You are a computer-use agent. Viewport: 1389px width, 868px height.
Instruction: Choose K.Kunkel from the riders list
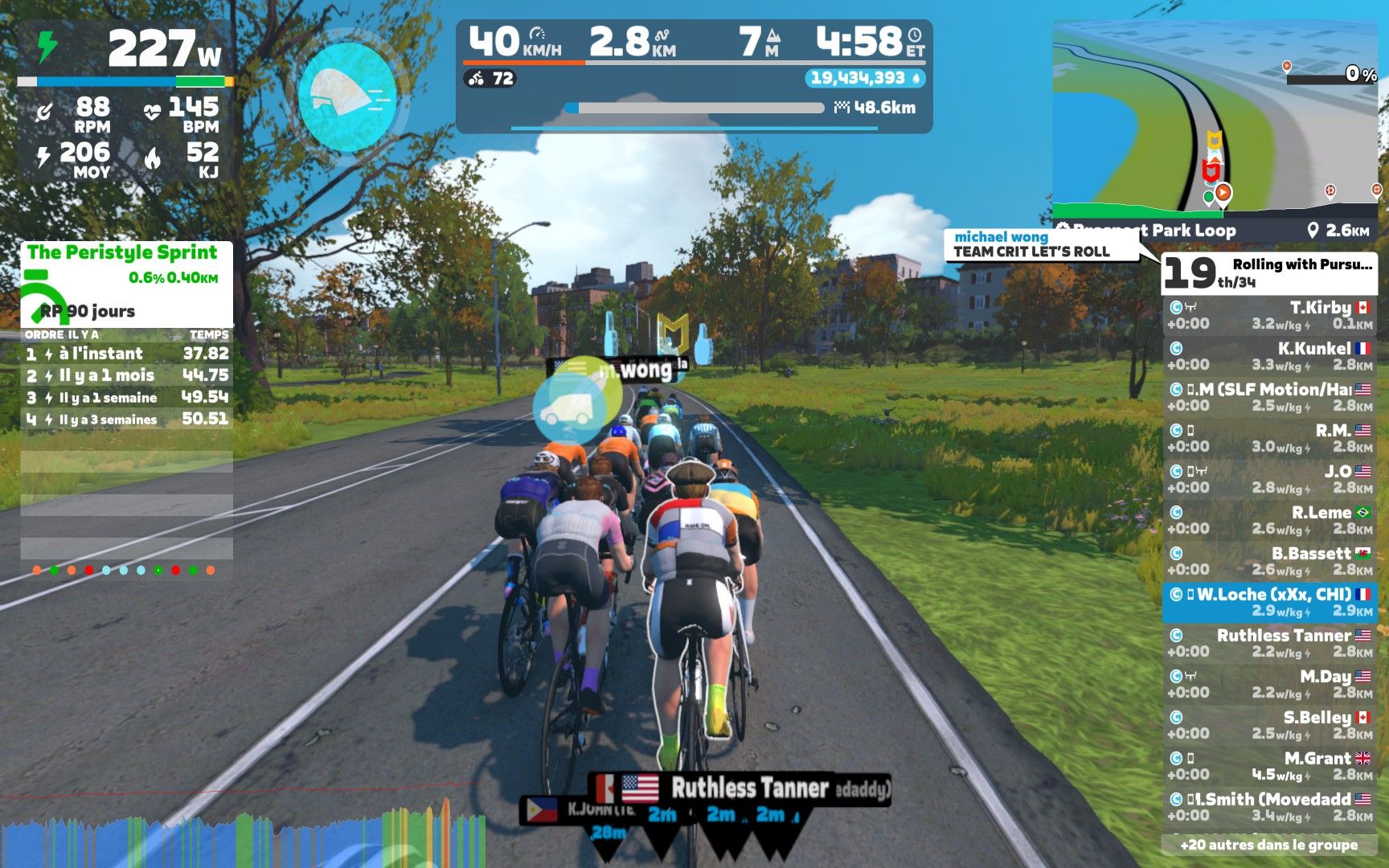click(1269, 356)
